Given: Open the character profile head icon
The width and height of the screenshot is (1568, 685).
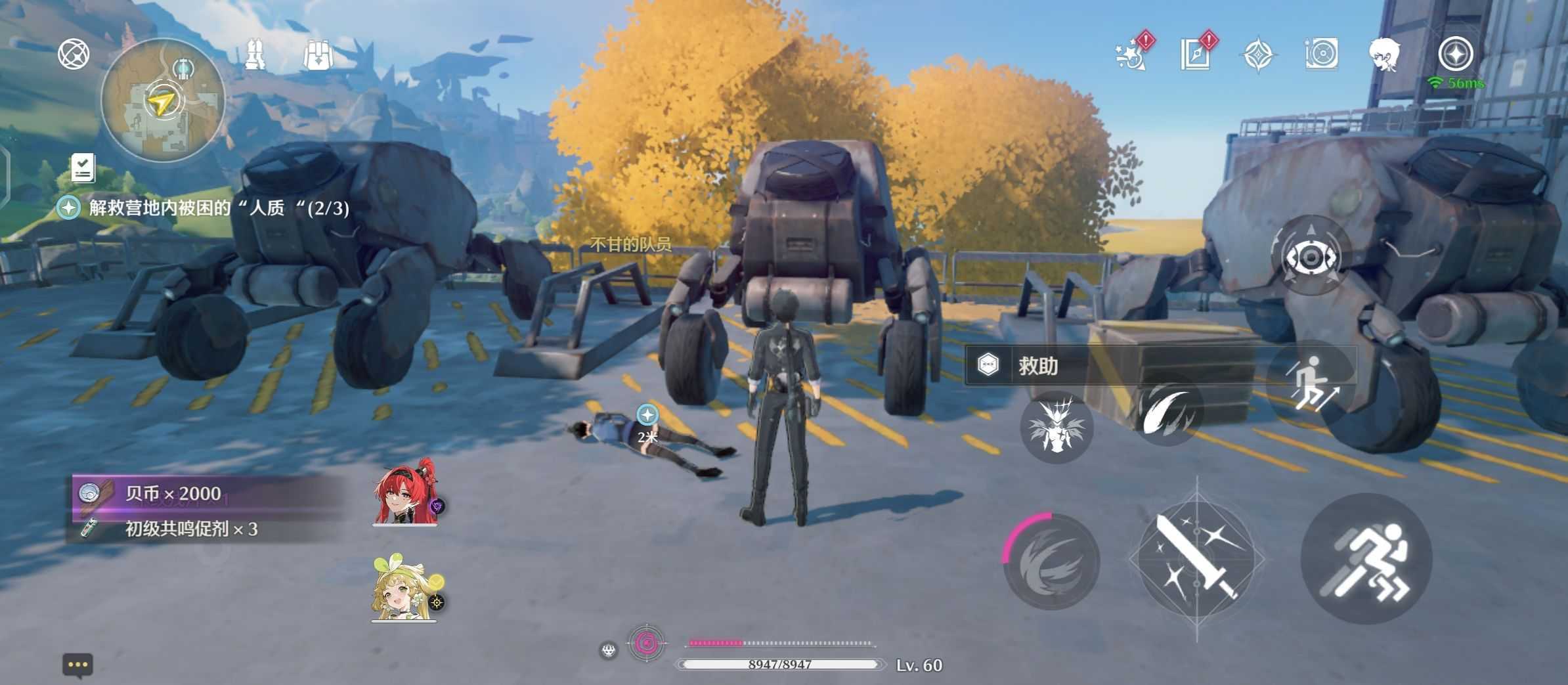Looking at the screenshot, I should tap(1384, 54).
